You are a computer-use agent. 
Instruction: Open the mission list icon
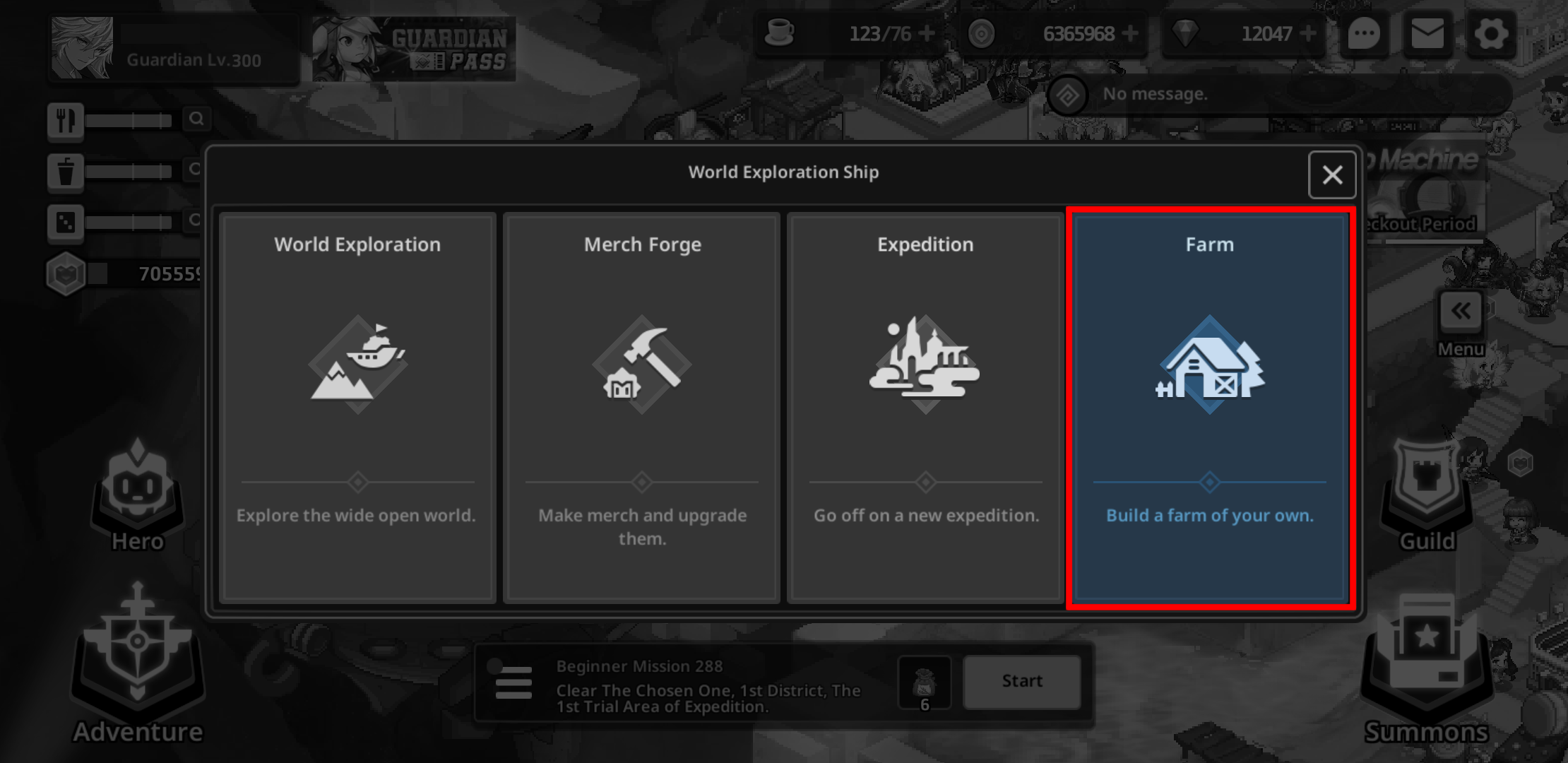(513, 682)
